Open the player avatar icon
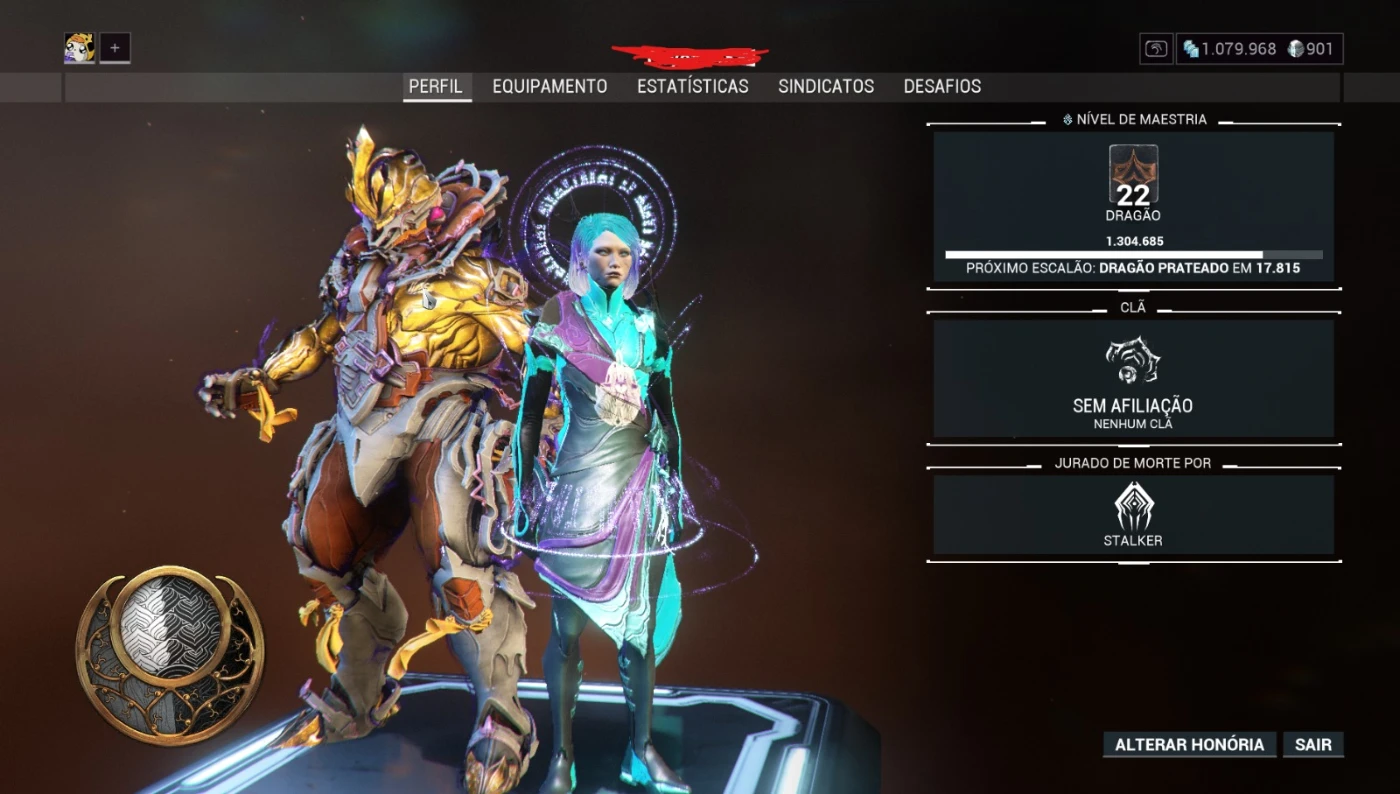This screenshot has height=794, width=1400. click(x=80, y=48)
